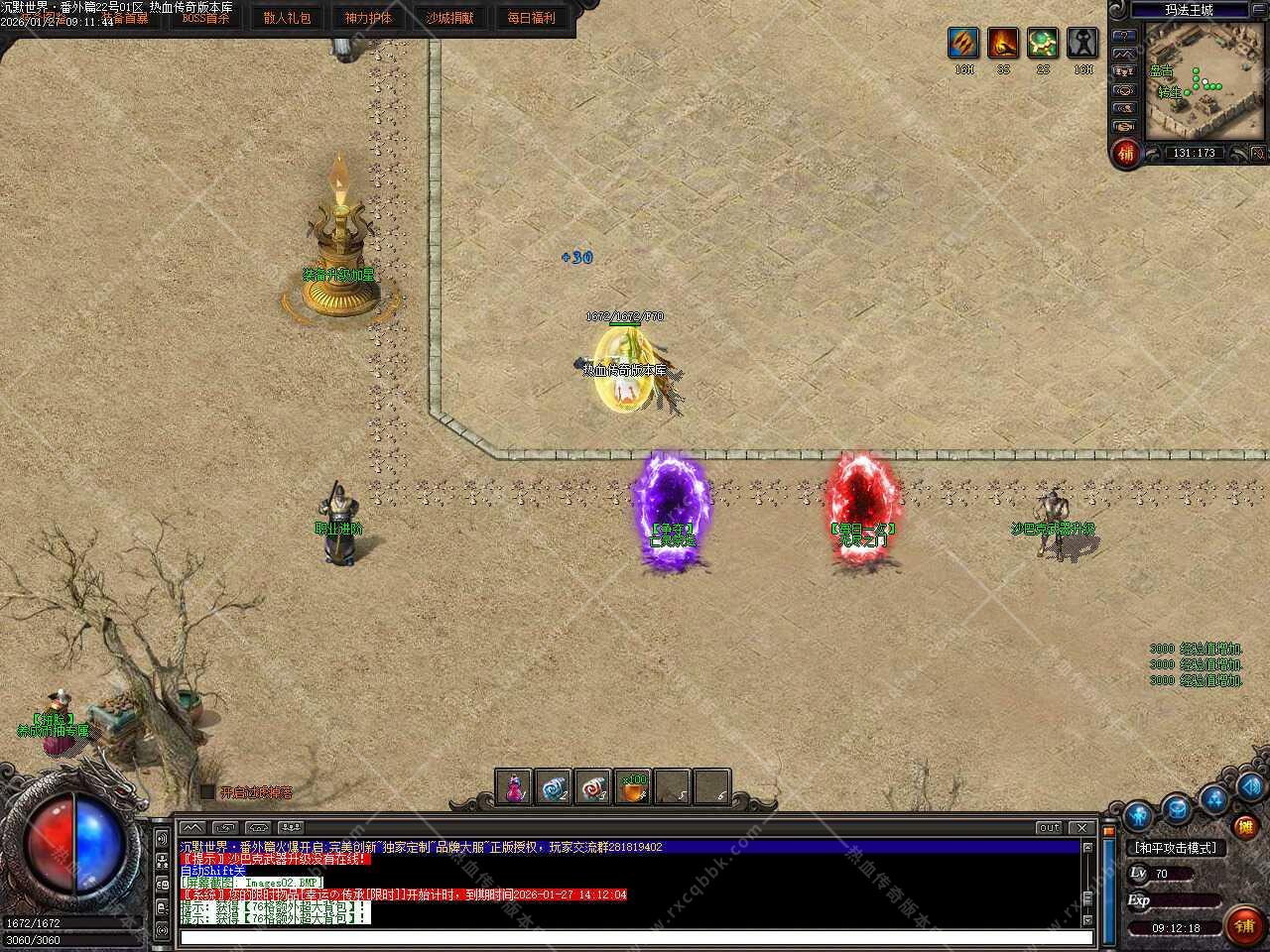The width and height of the screenshot is (1270, 952).
Task: Click the 神力护体 button
Action: click(368, 18)
